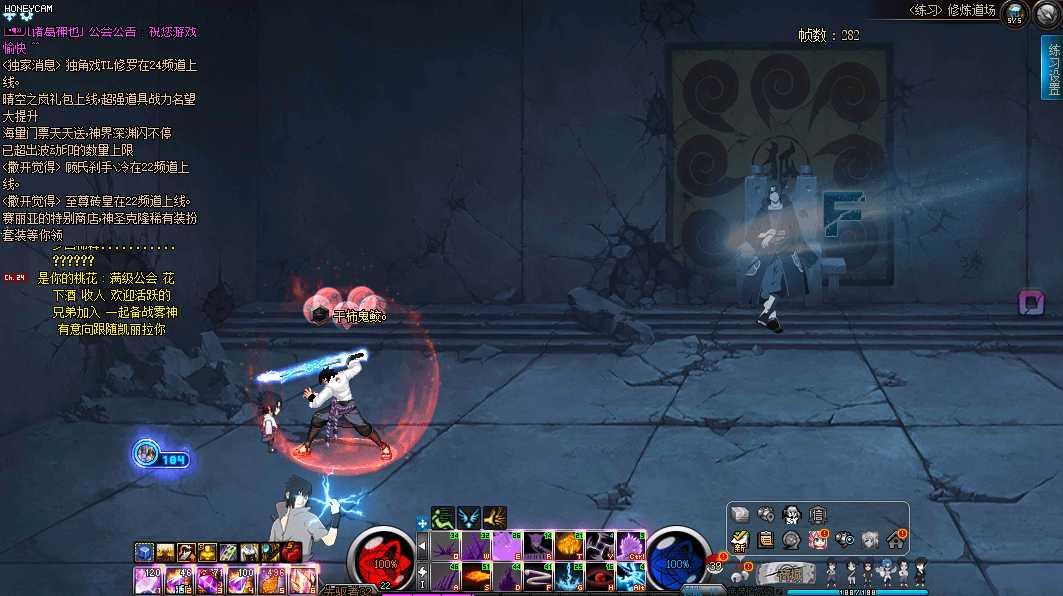Use the purple gem item showing 100
This screenshot has width=1063, height=596.
(241, 580)
